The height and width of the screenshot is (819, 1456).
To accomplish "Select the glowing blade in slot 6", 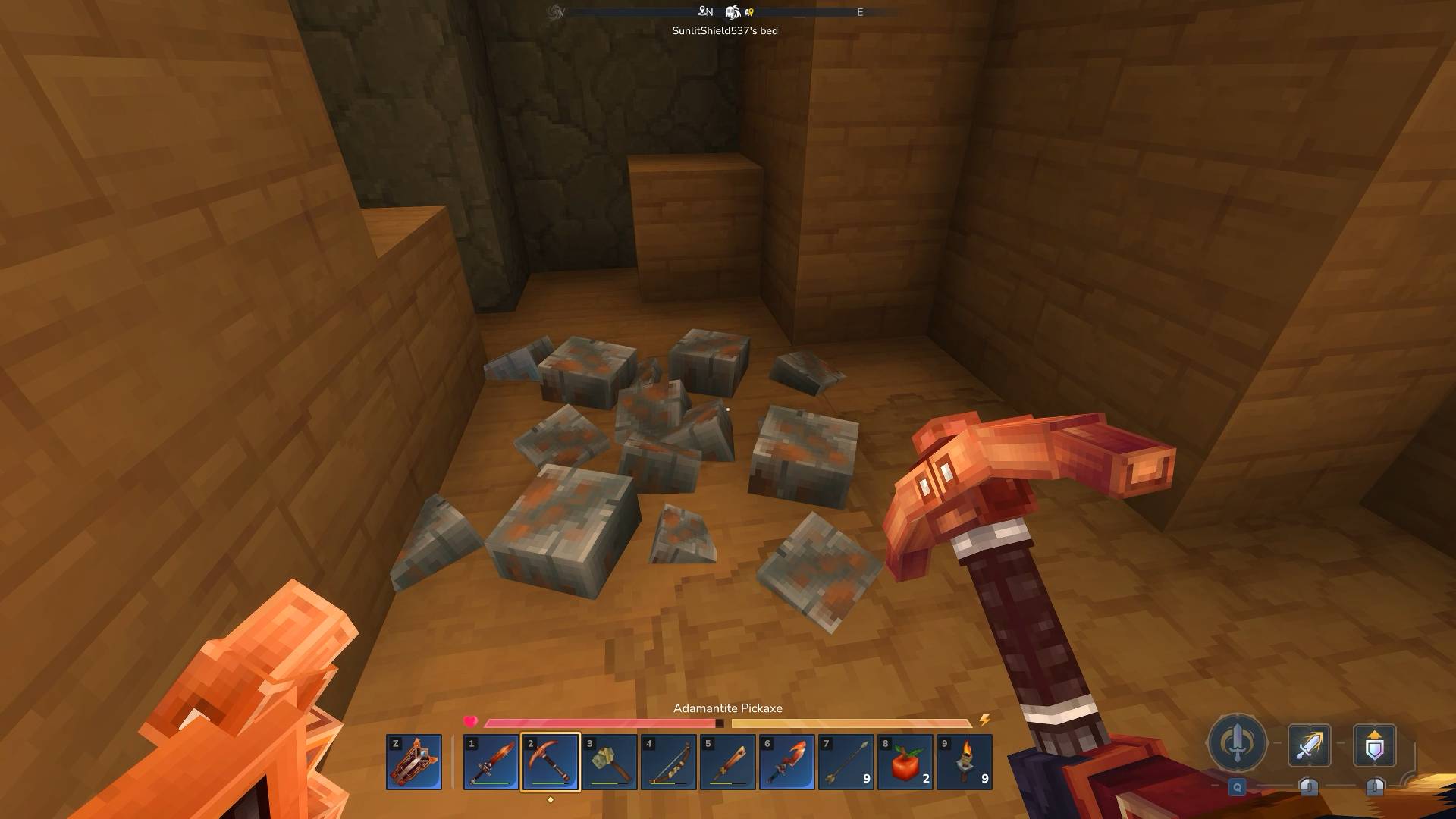I will pyautogui.click(x=787, y=762).
